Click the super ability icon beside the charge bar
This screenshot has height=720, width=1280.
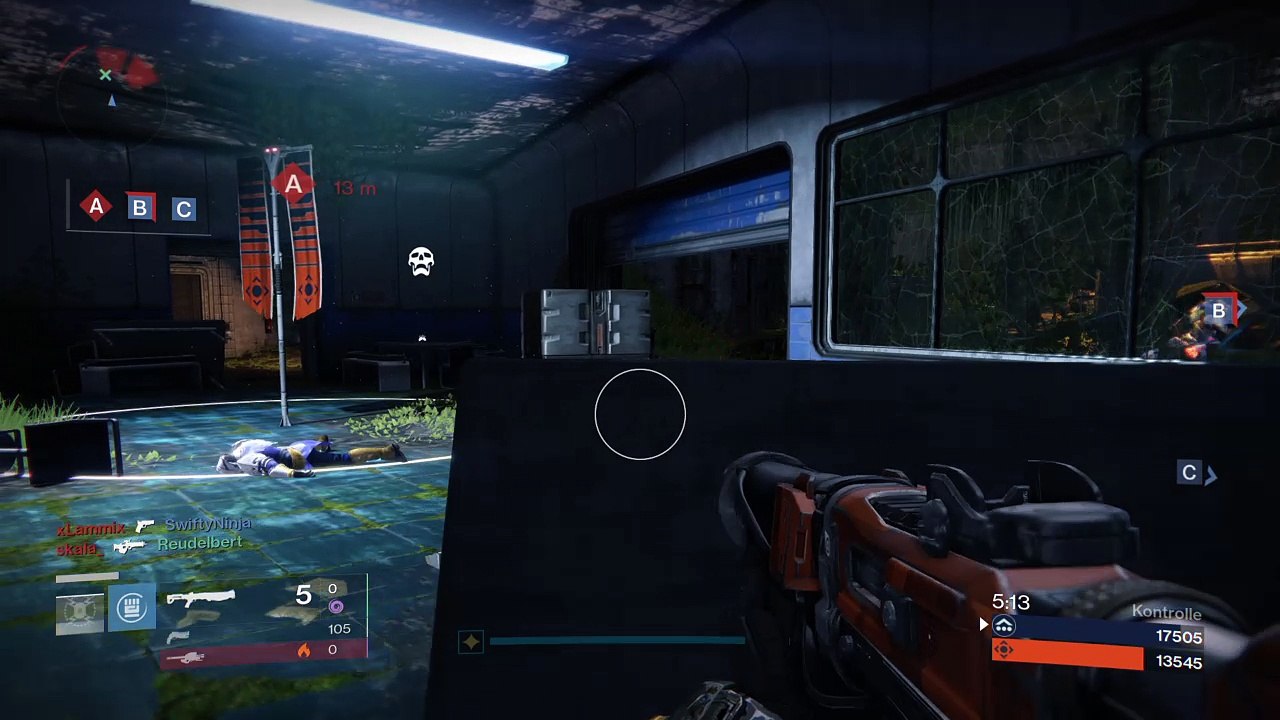470,641
